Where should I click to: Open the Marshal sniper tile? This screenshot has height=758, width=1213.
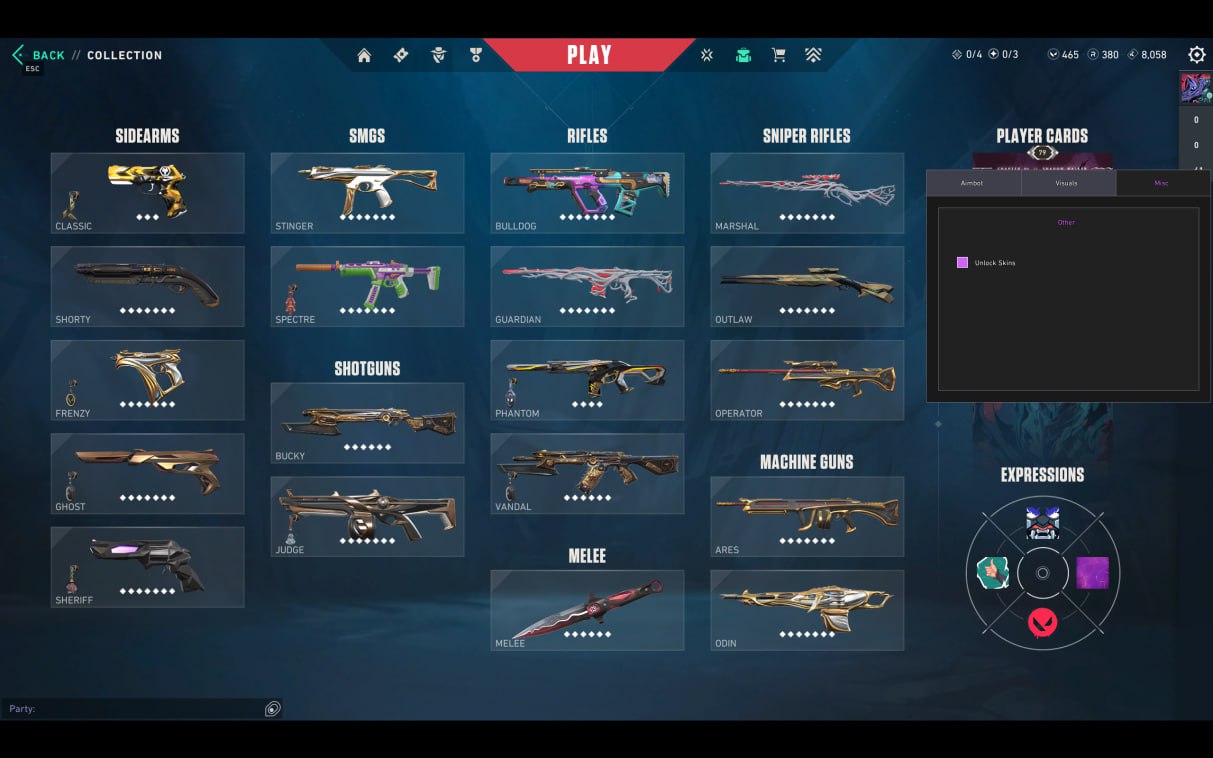tap(807, 193)
